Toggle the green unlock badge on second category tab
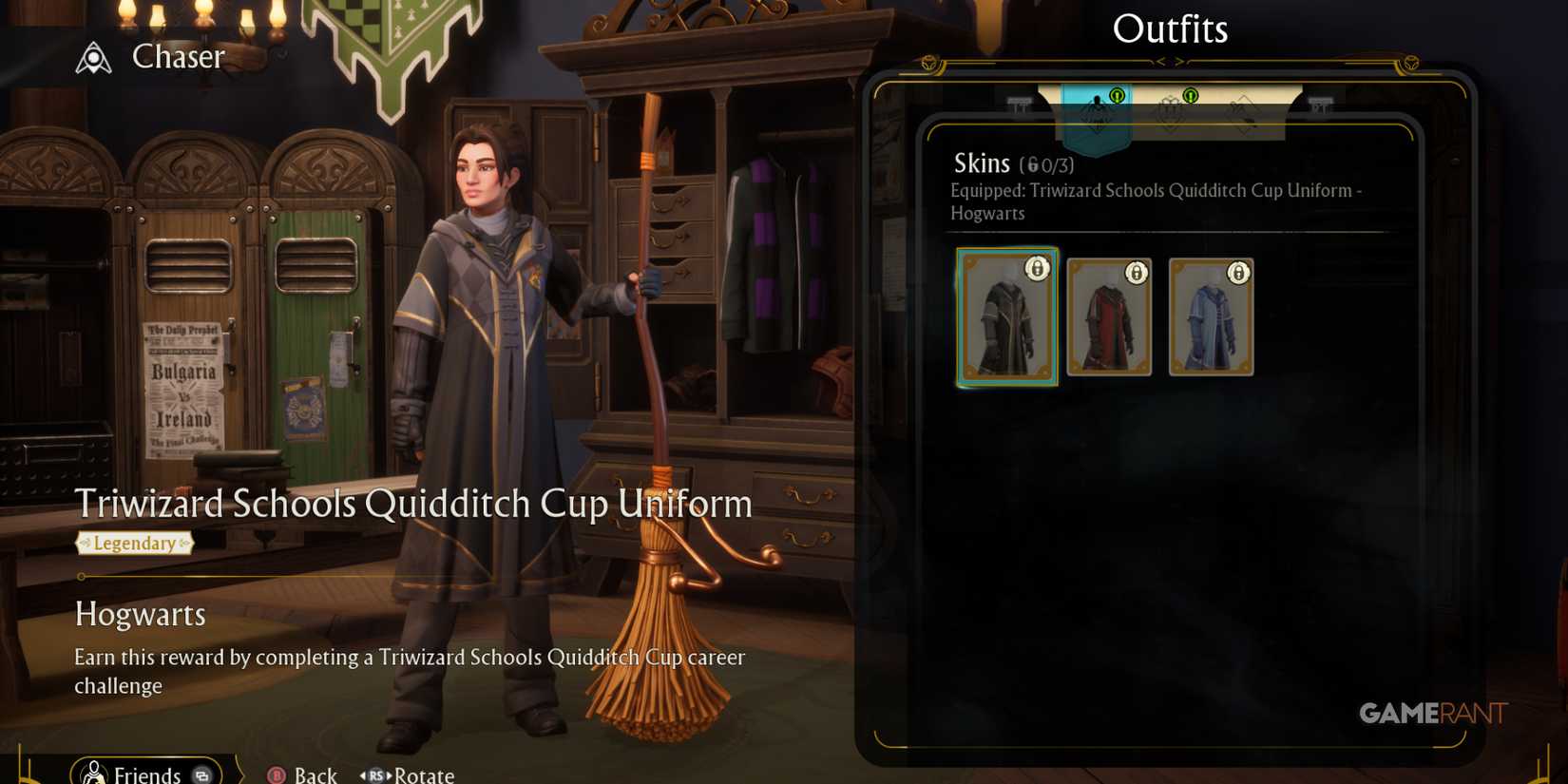 tap(1190, 95)
